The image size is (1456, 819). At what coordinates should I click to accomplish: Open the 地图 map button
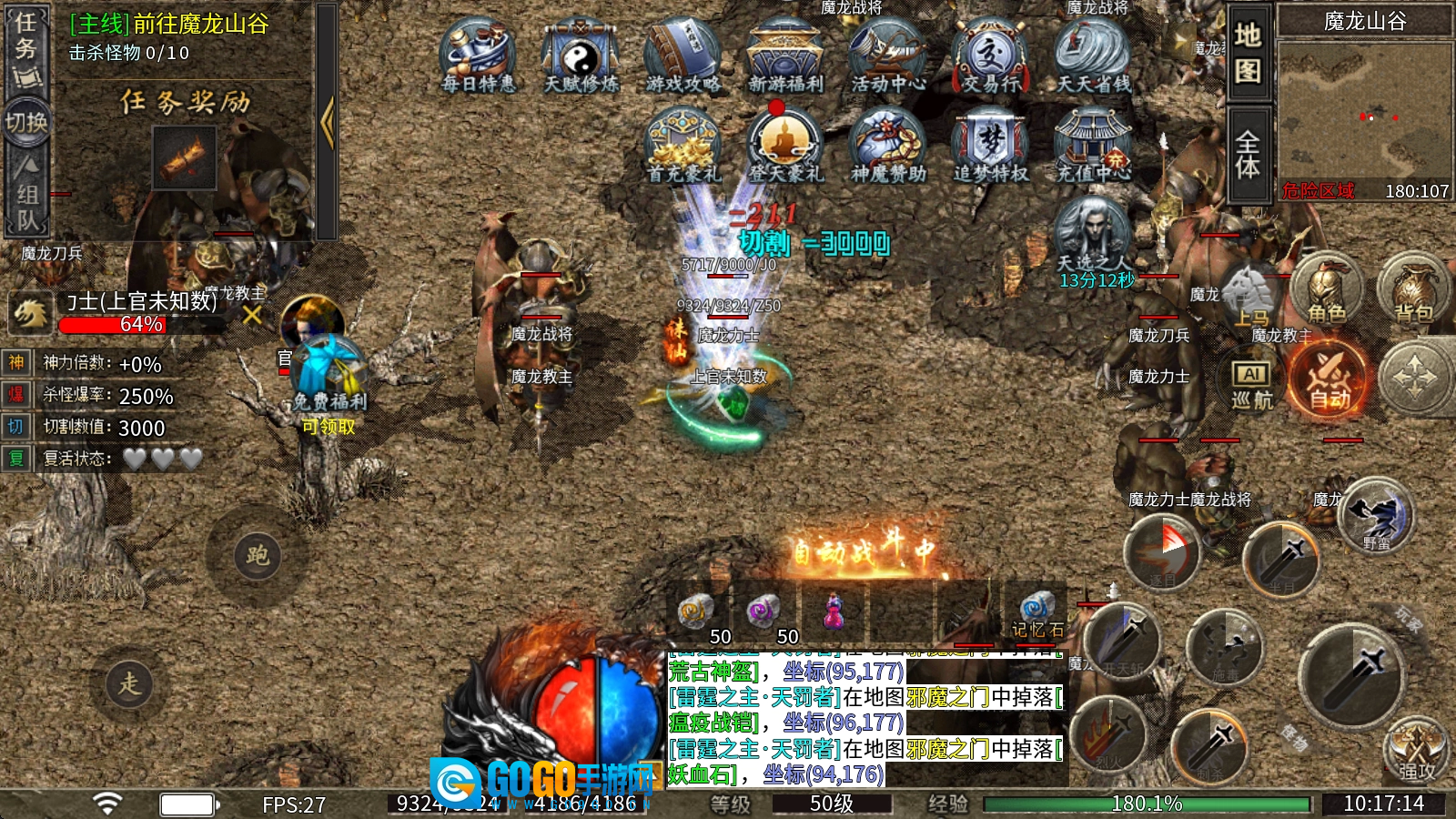[1248, 53]
